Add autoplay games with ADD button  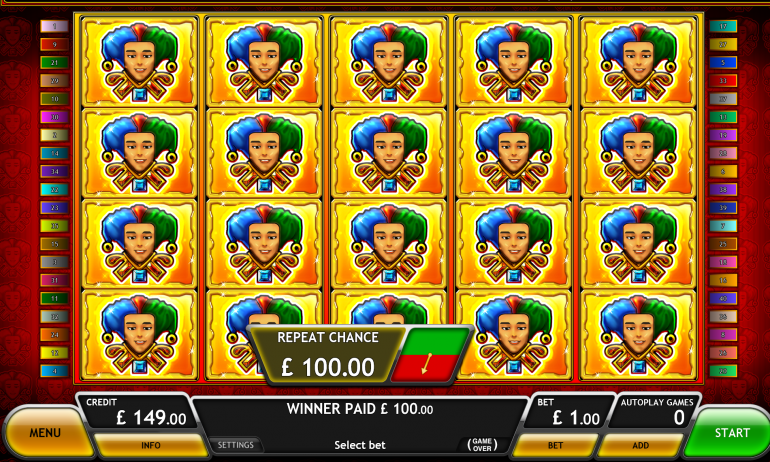coord(640,445)
